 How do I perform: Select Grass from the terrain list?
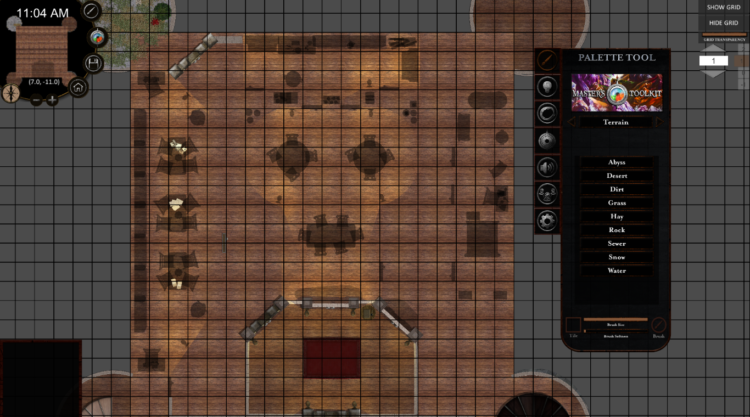pyautogui.click(x=616, y=203)
